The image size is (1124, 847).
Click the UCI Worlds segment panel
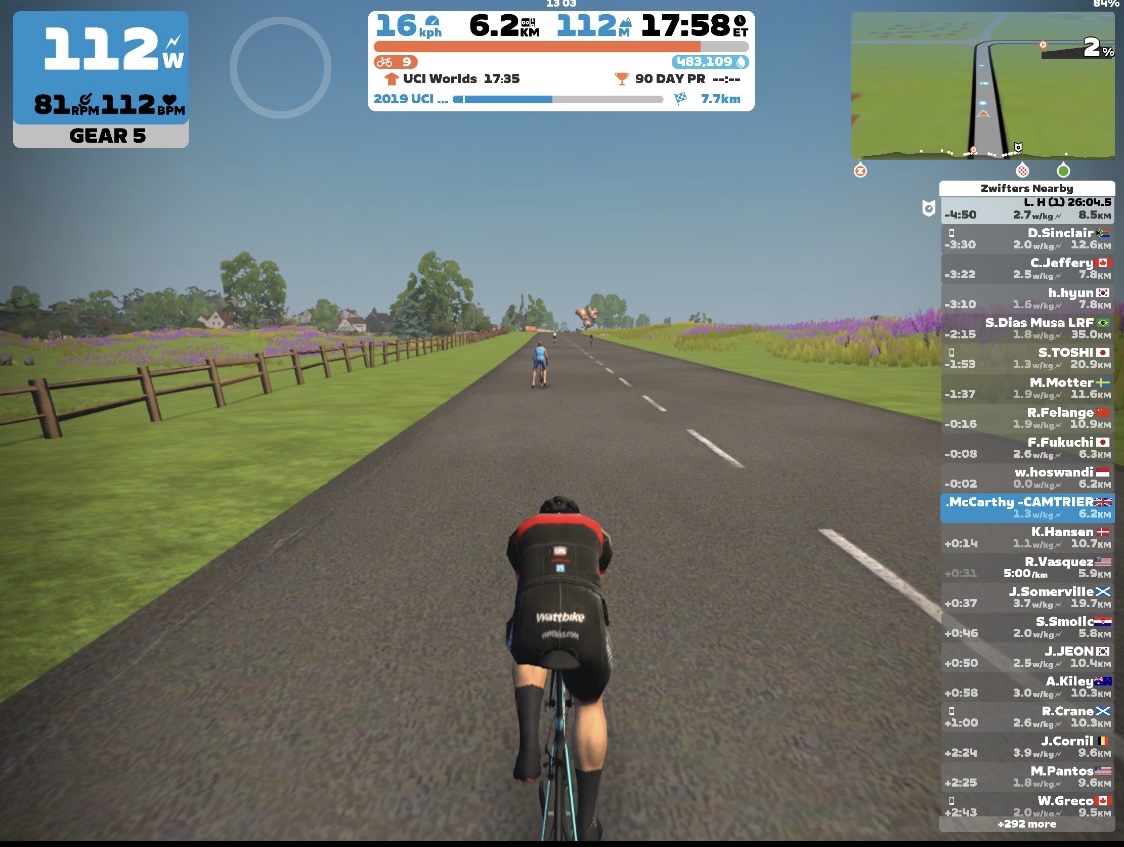pyautogui.click(x=561, y=79)
